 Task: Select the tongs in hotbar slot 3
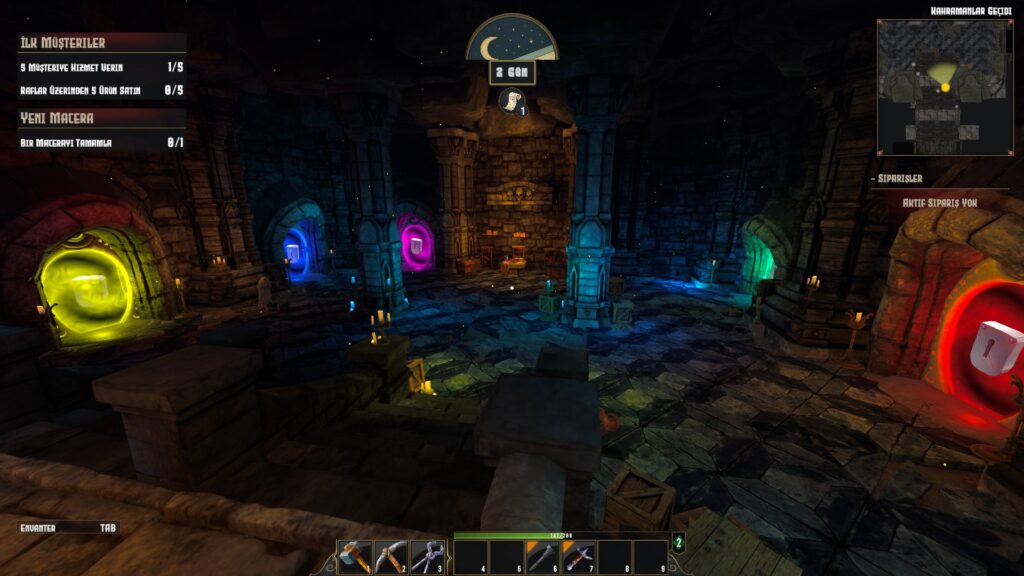427,556
